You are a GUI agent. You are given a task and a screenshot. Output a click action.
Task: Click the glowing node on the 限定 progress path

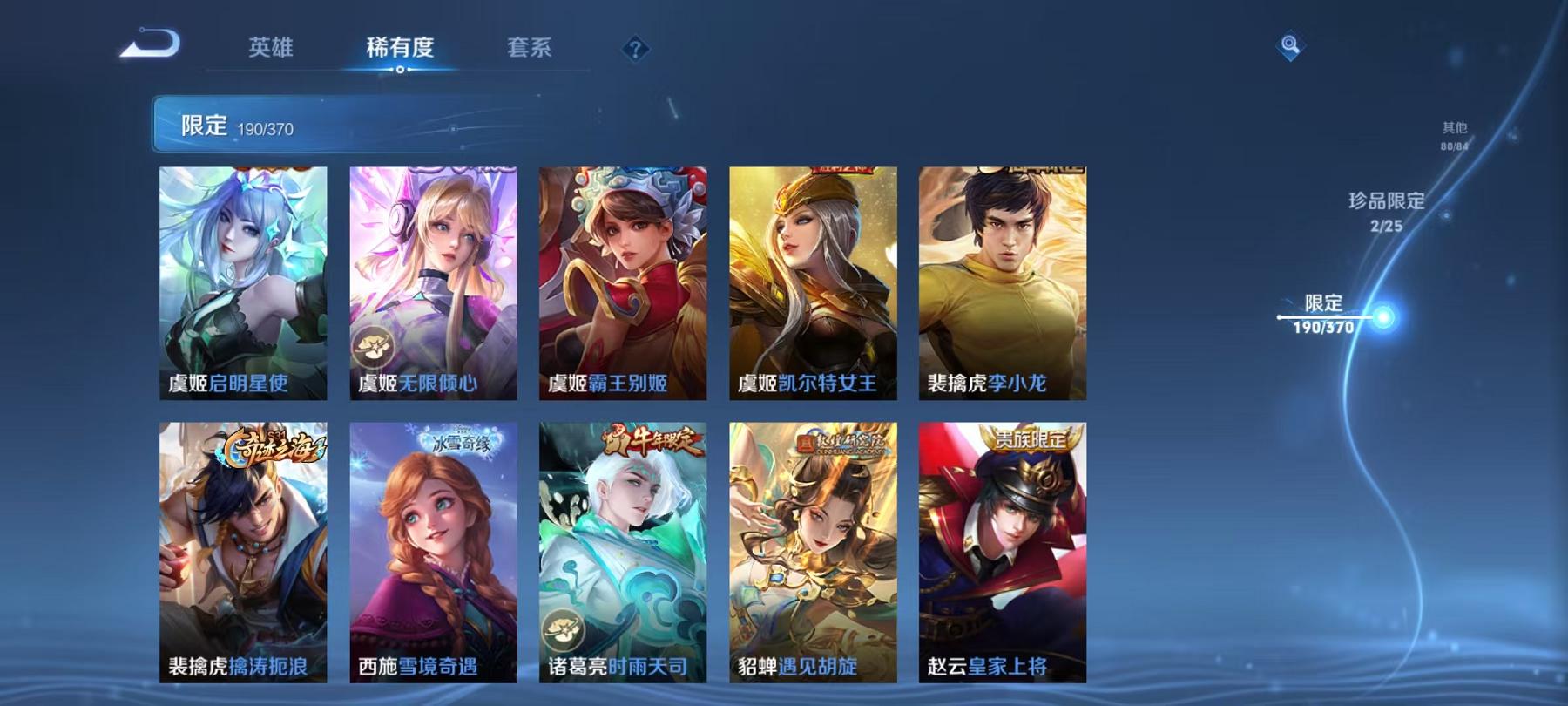[x=1383, y=318]
